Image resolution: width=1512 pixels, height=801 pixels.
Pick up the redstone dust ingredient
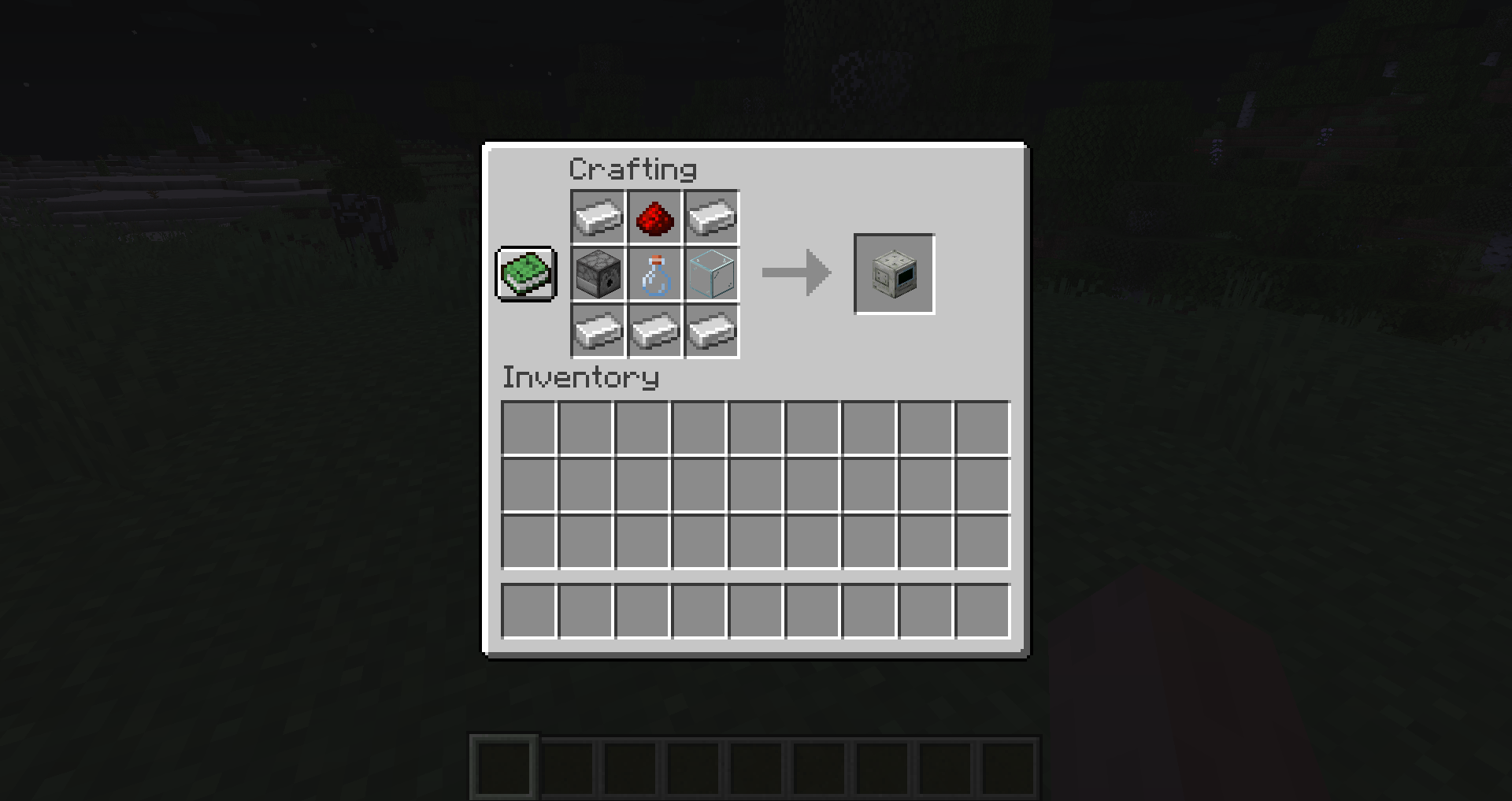coord(654,217)
